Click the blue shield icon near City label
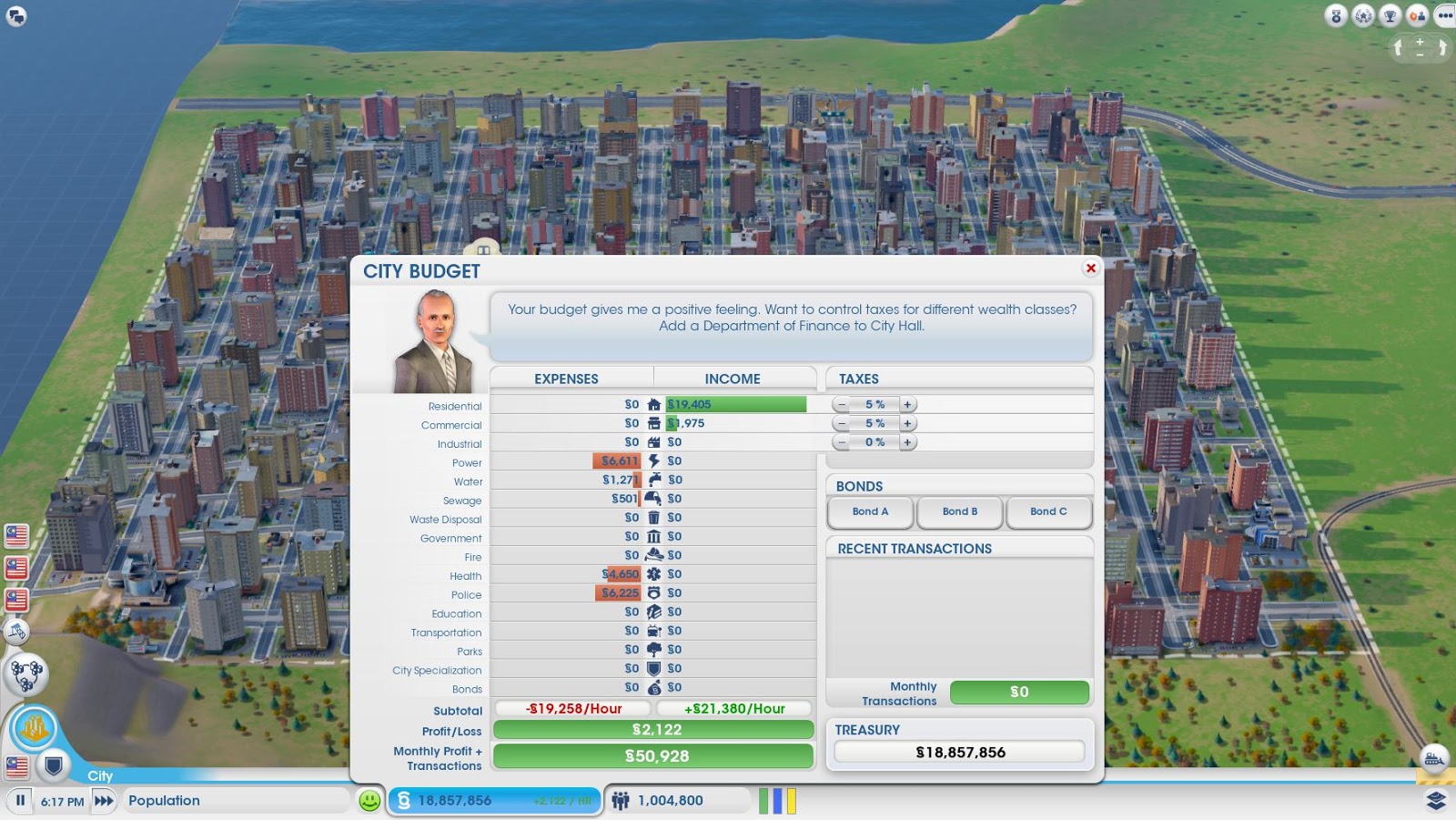 coord(53,764)
